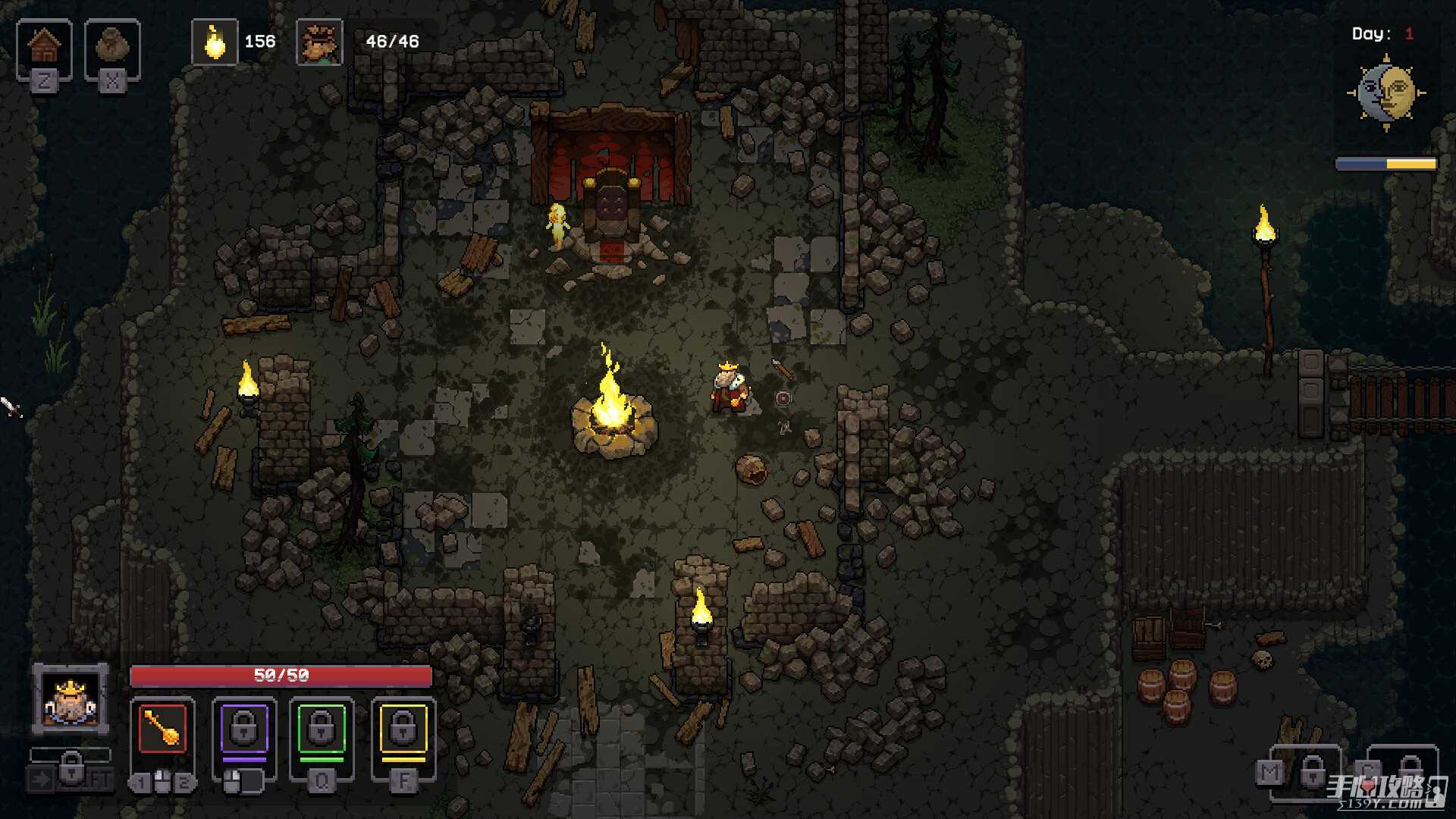Open the sack inventory icon

[x=111, y=47]
